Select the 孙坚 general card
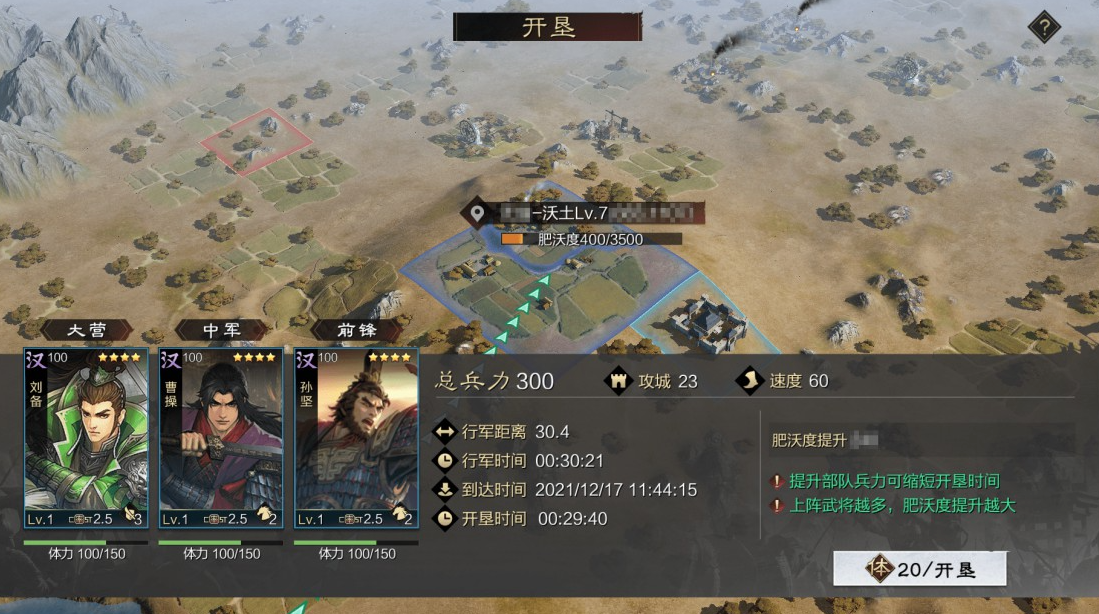This screenshot has height=614, width=1099. coord(356,438)
